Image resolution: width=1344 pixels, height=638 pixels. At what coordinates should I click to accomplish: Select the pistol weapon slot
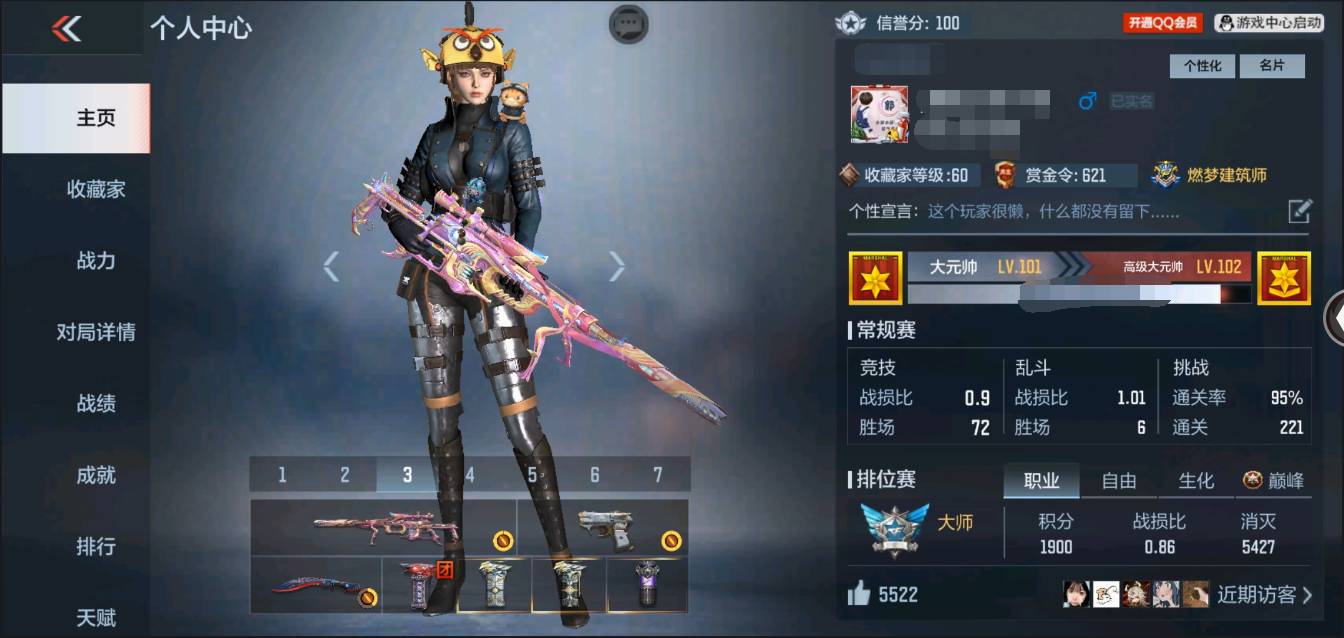point(603,527)
